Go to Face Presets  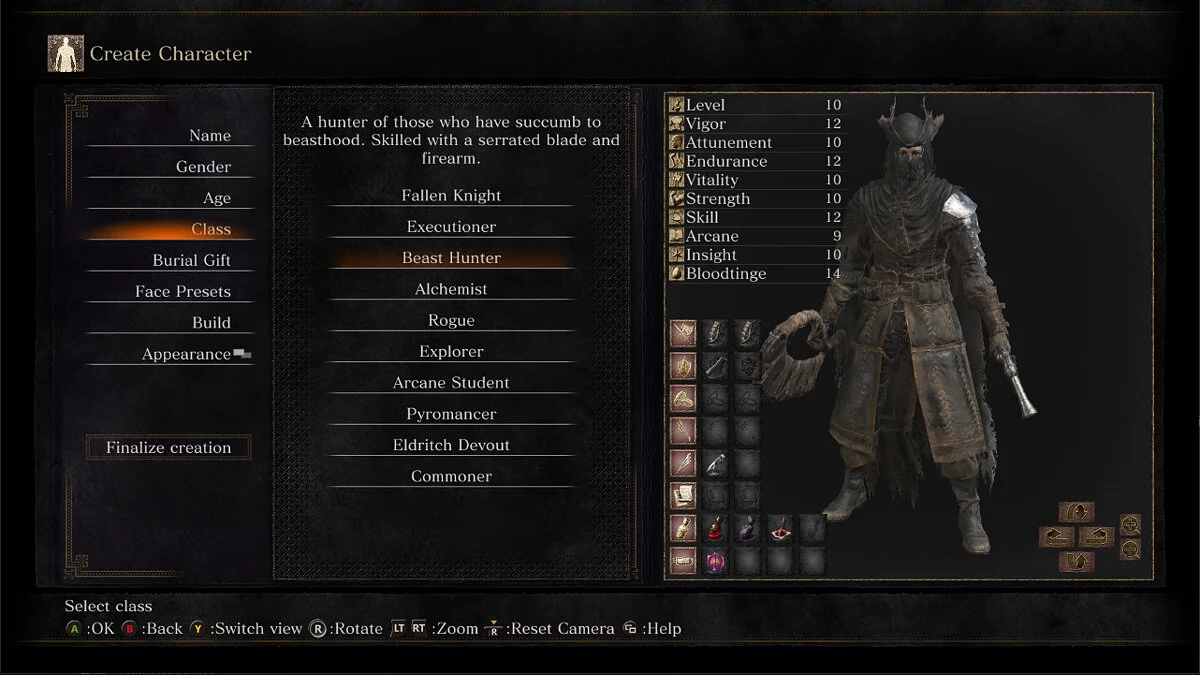coord(183,292)
